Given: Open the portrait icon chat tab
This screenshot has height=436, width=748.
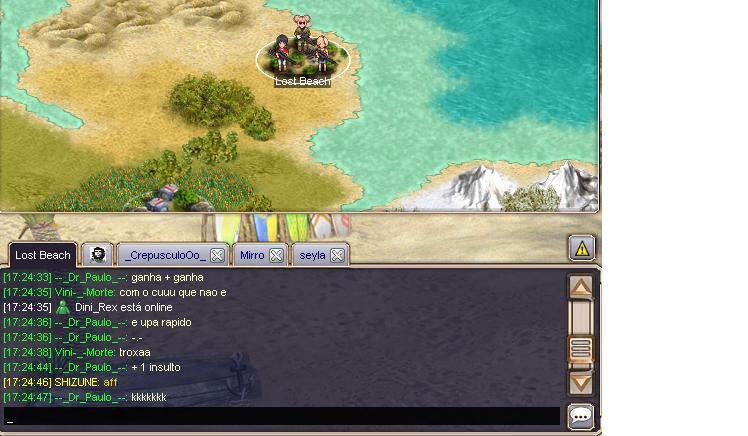Looking at the screenshot, I should tap(97, 255).
